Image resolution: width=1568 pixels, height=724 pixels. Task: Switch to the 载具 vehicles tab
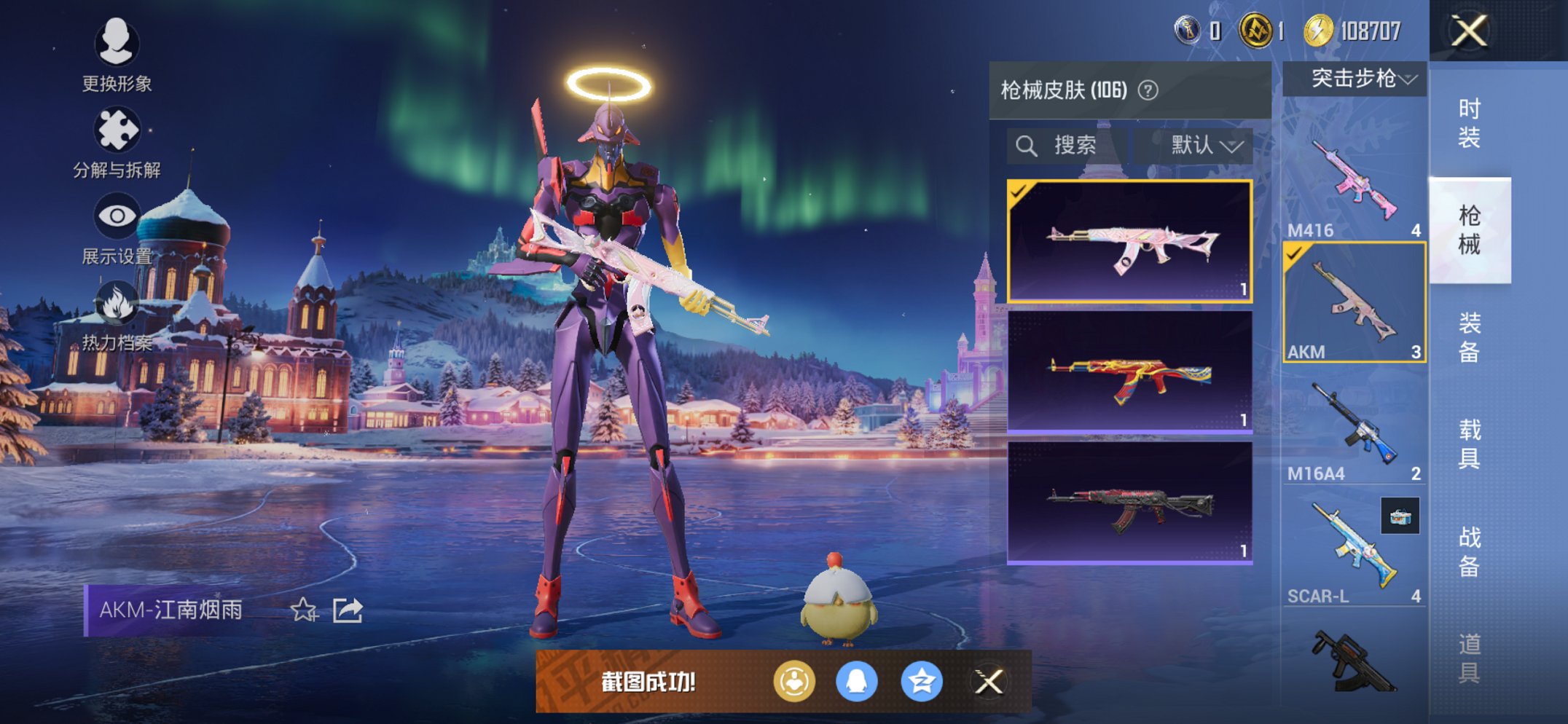click(1469, 444)
